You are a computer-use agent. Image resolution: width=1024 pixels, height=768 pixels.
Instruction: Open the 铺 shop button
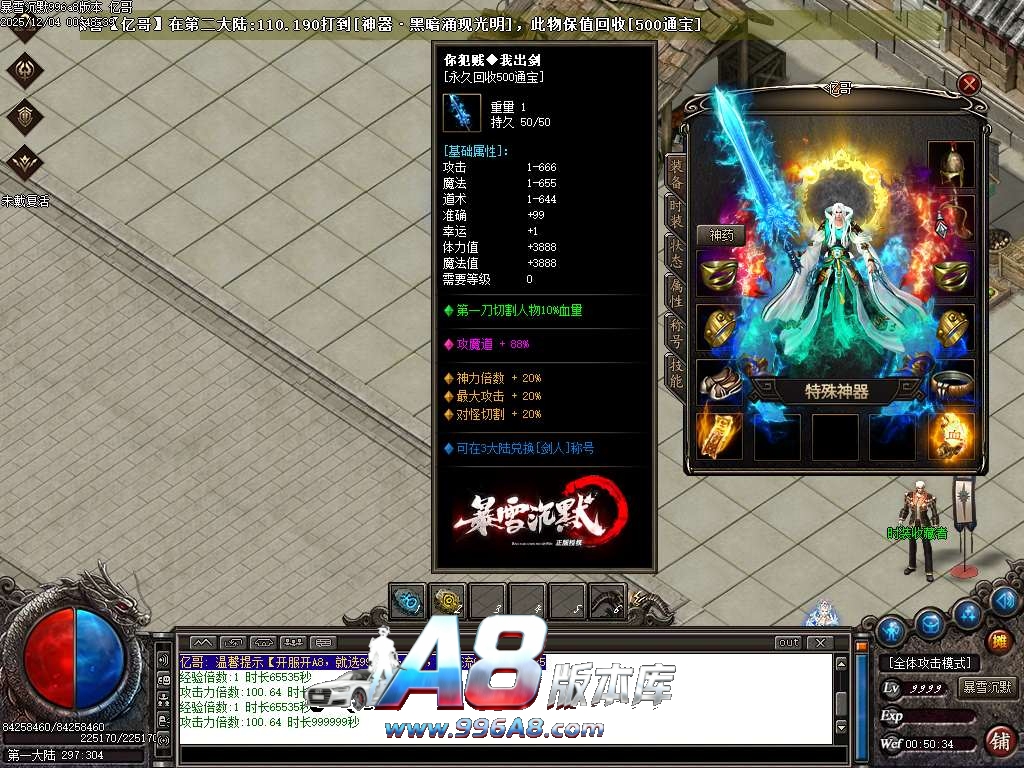pyautogui.click(x=999, y=740)
